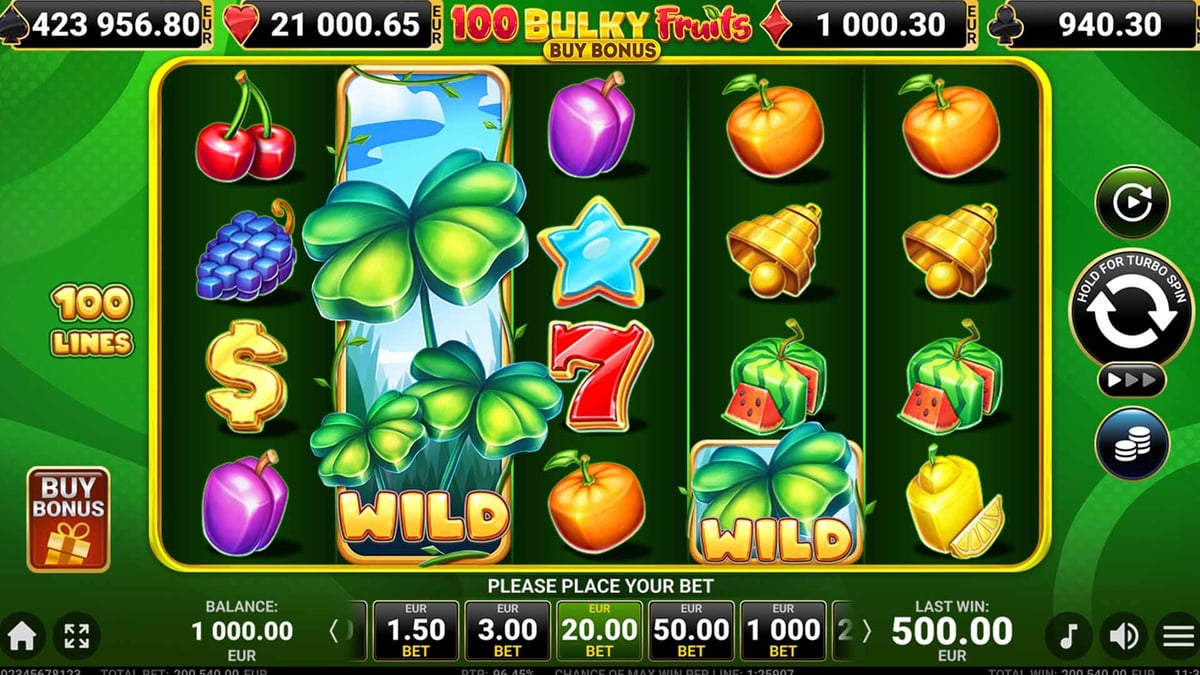Toggle the speaker sound button
The width and height of the screenshot is (1200, 675).
pos(1123,635)
